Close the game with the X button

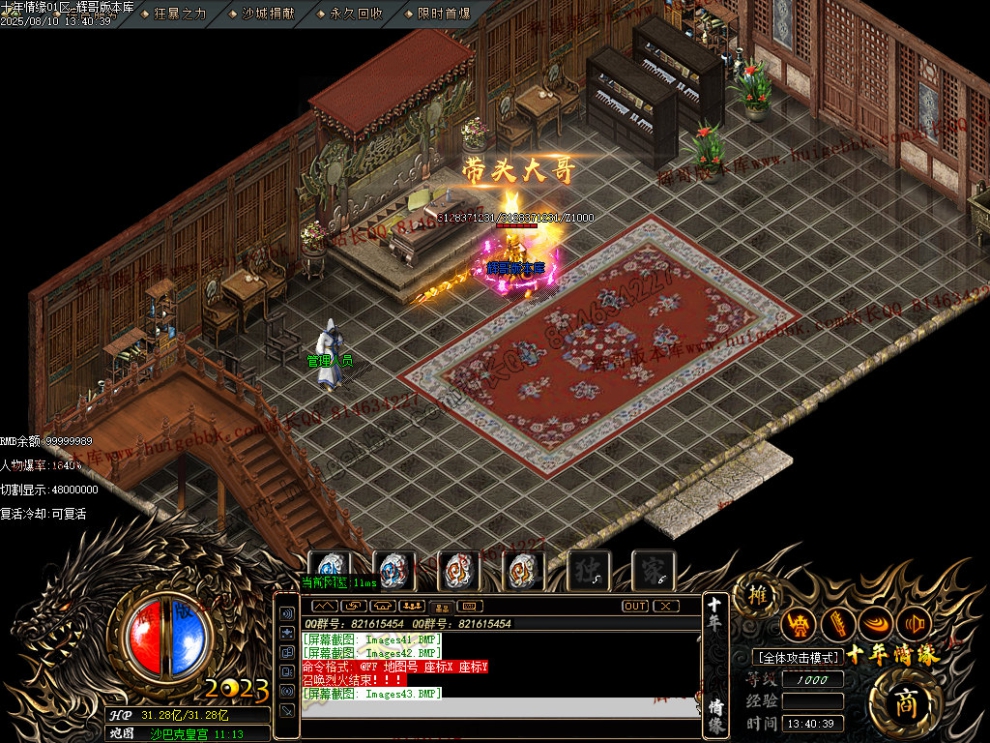[x=666, y=606]
